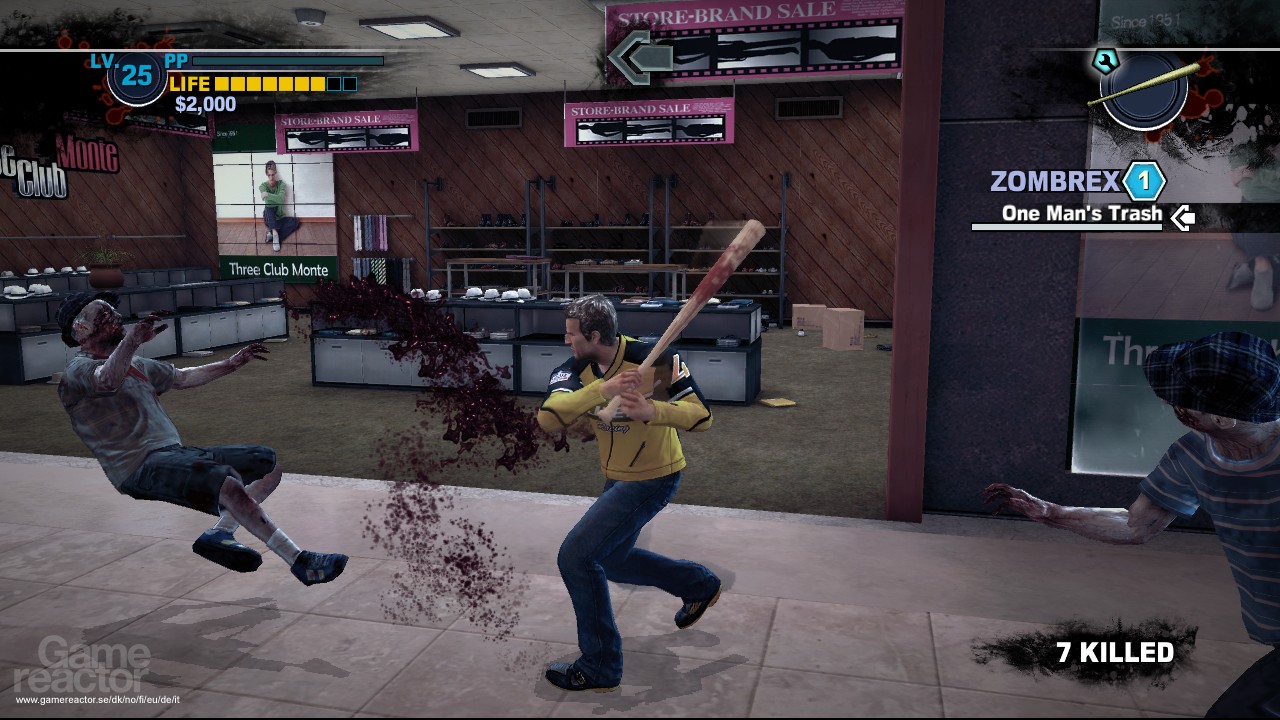The image size is (1280, 720).
Task: Click the LV. 25 level badge
Action: point(137,75)
